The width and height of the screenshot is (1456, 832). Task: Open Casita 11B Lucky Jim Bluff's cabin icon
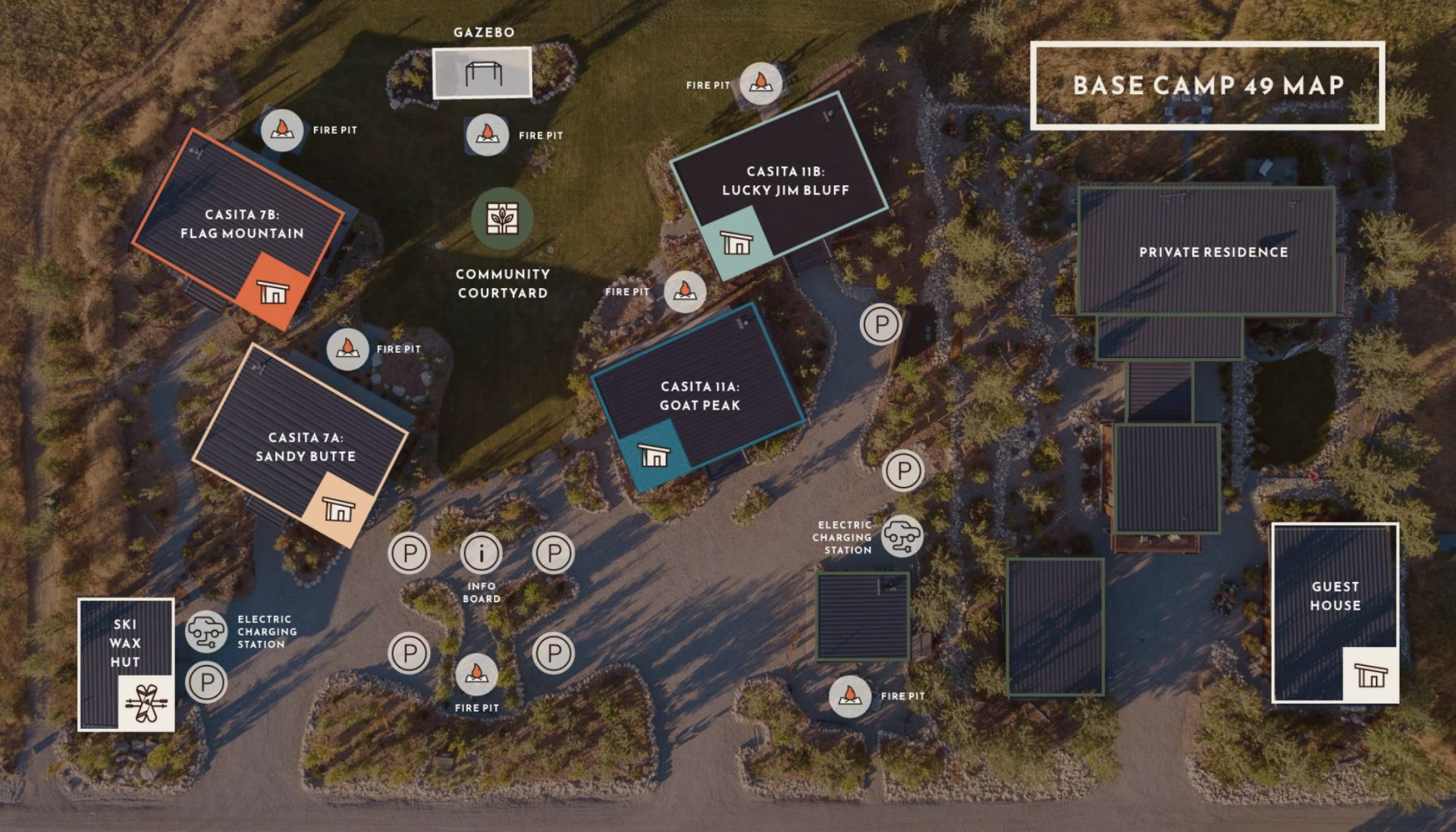point(736,243)
